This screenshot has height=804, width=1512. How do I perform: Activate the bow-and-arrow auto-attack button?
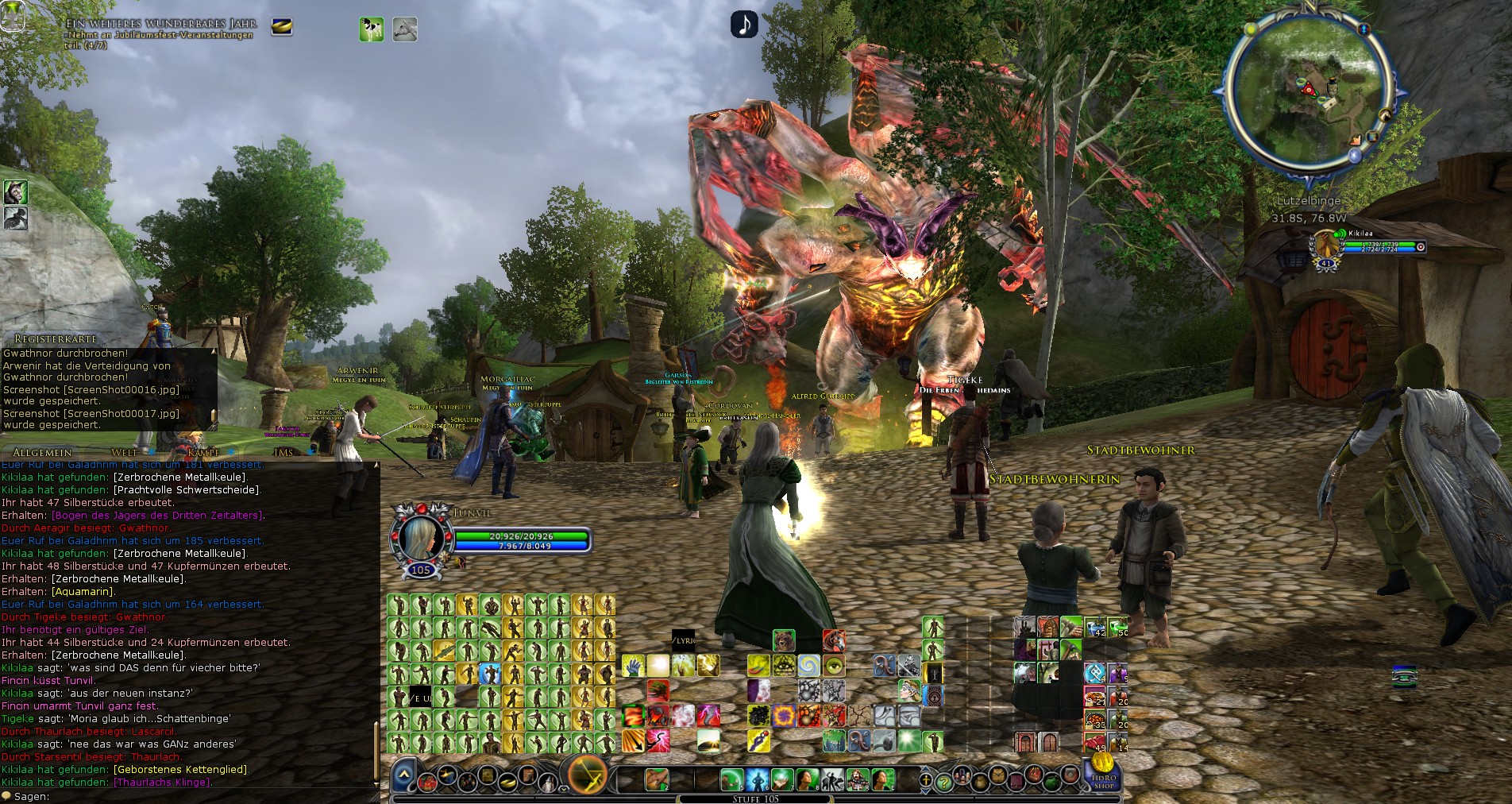[588, 773]
